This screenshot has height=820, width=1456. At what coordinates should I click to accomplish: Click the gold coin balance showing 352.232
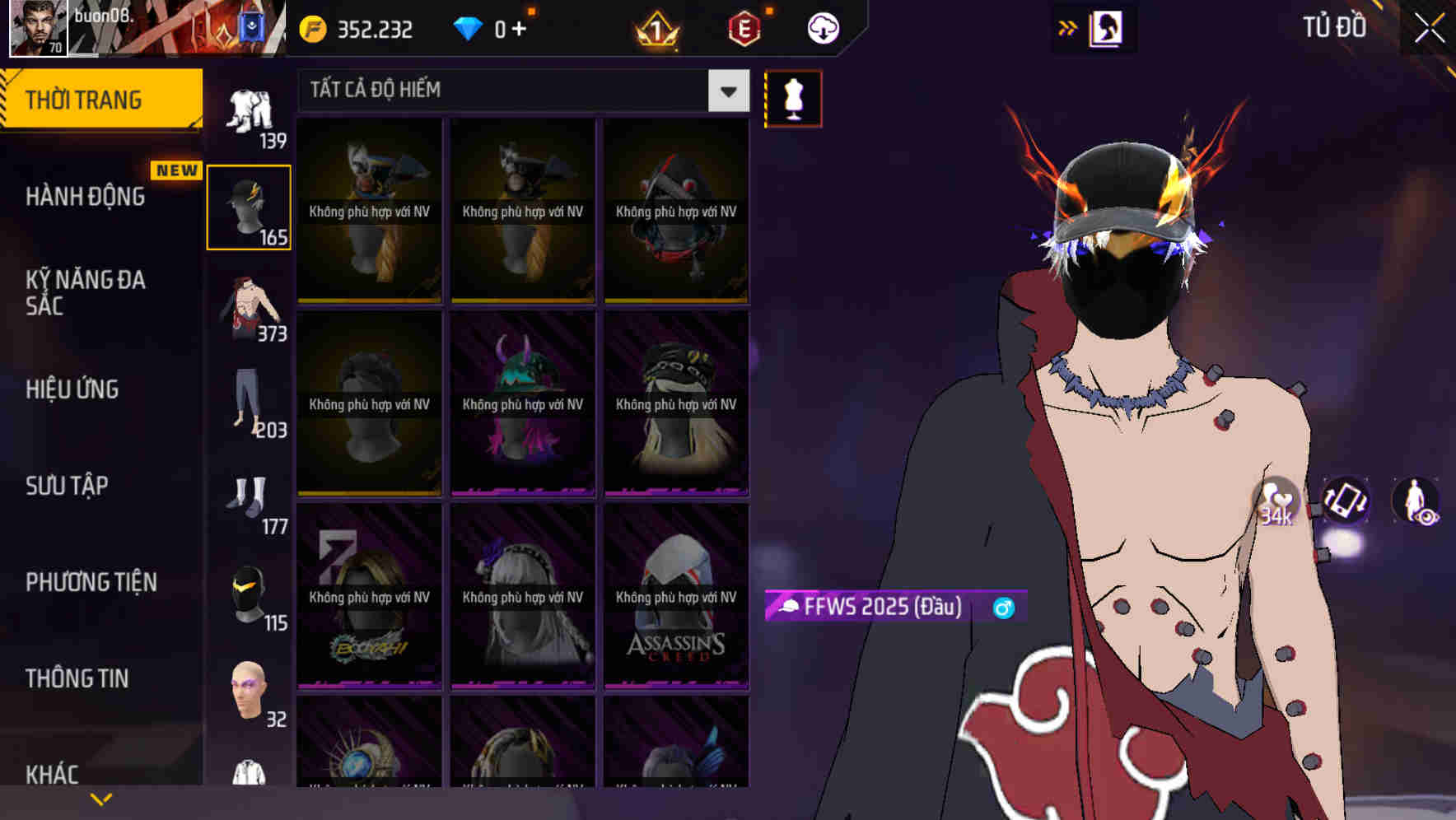(x=354, y=27)
